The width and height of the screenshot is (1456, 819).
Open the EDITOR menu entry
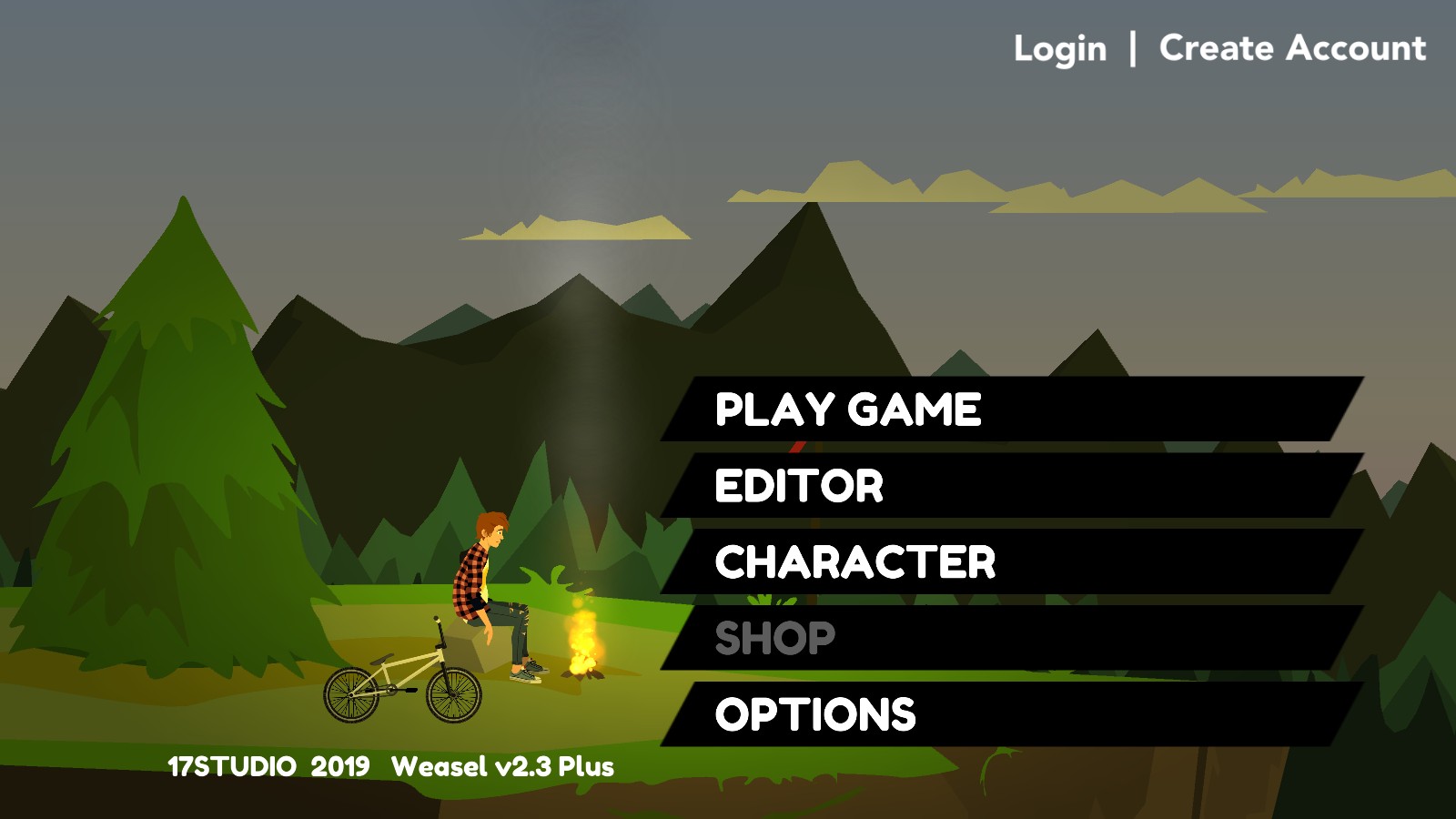(x=799, y=486)
